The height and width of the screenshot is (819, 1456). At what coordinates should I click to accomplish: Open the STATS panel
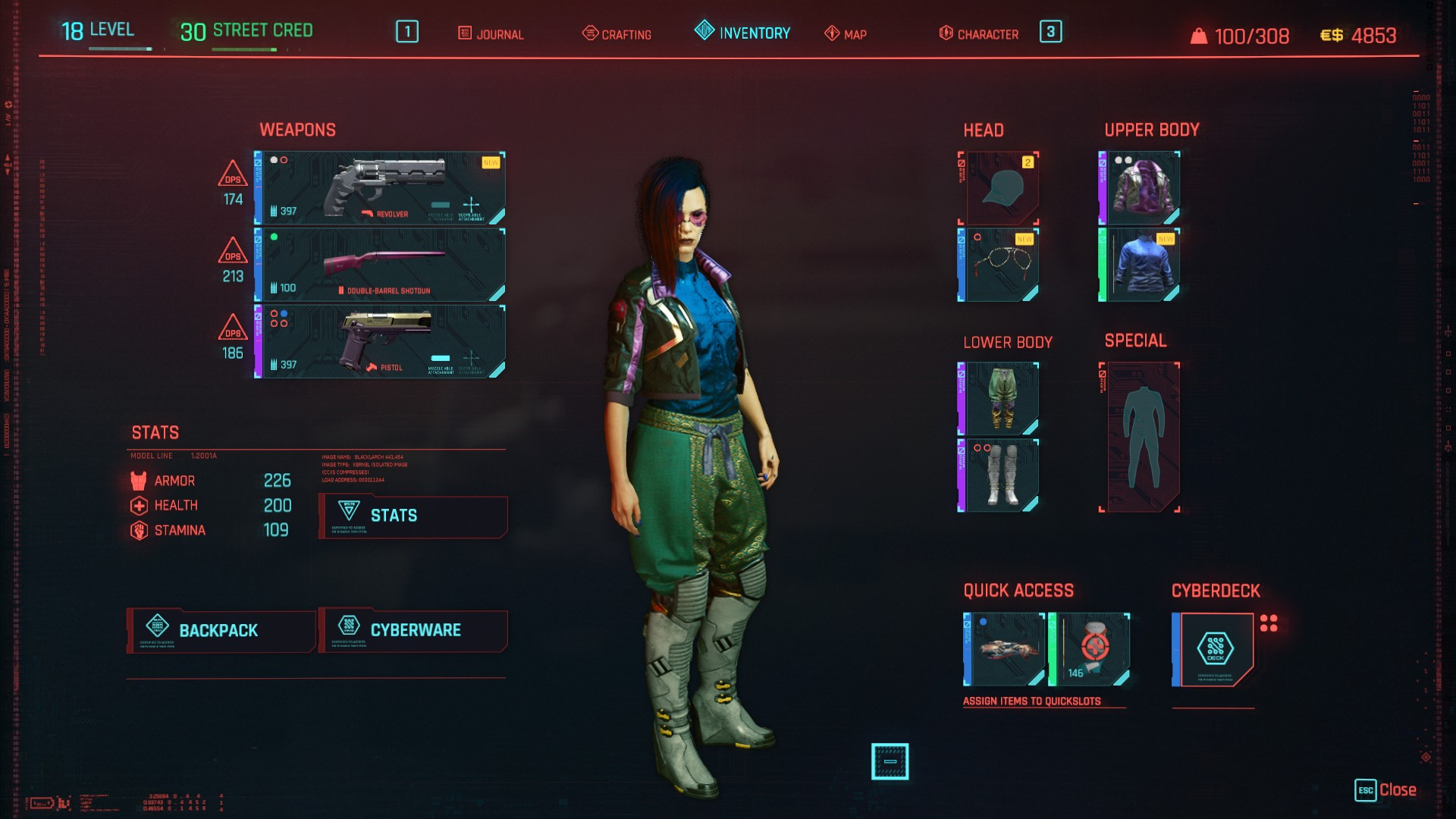coord(413,516)
